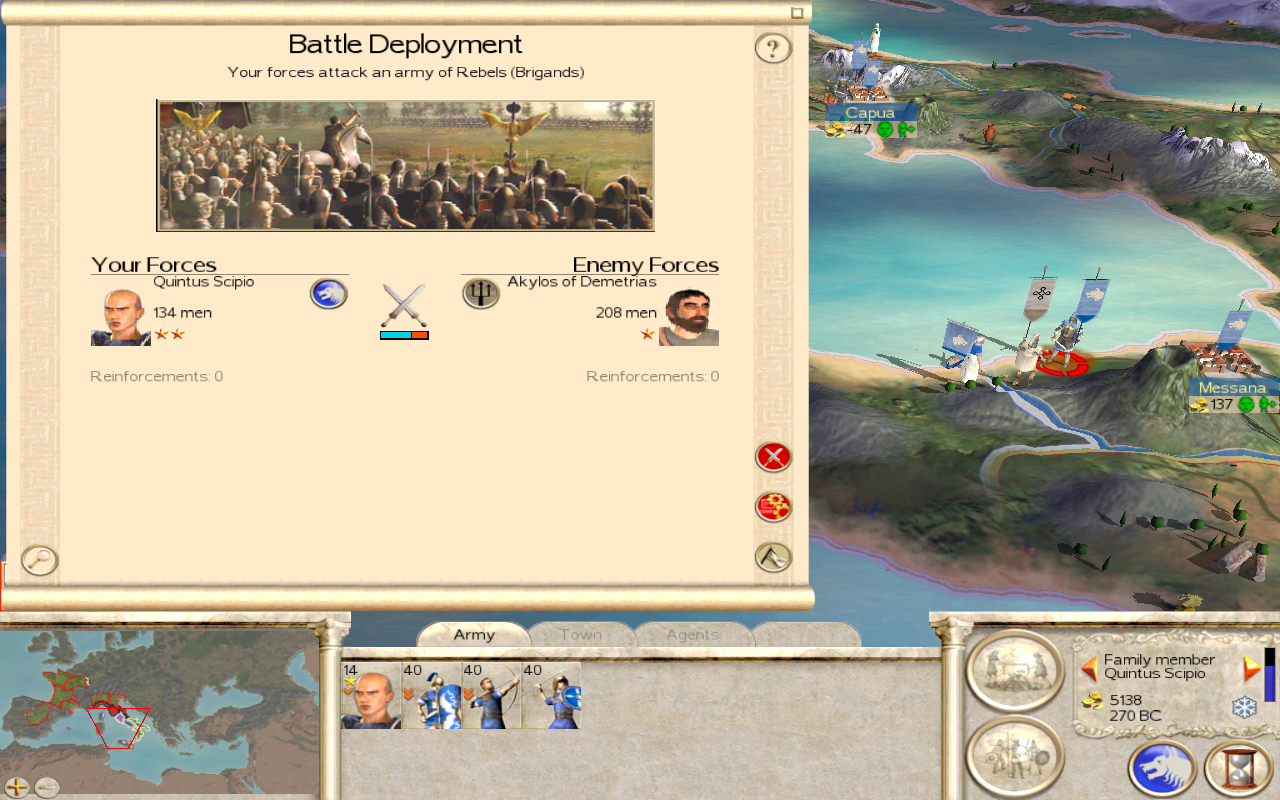Select the tent icon button on the scroll

click(773, 557)
